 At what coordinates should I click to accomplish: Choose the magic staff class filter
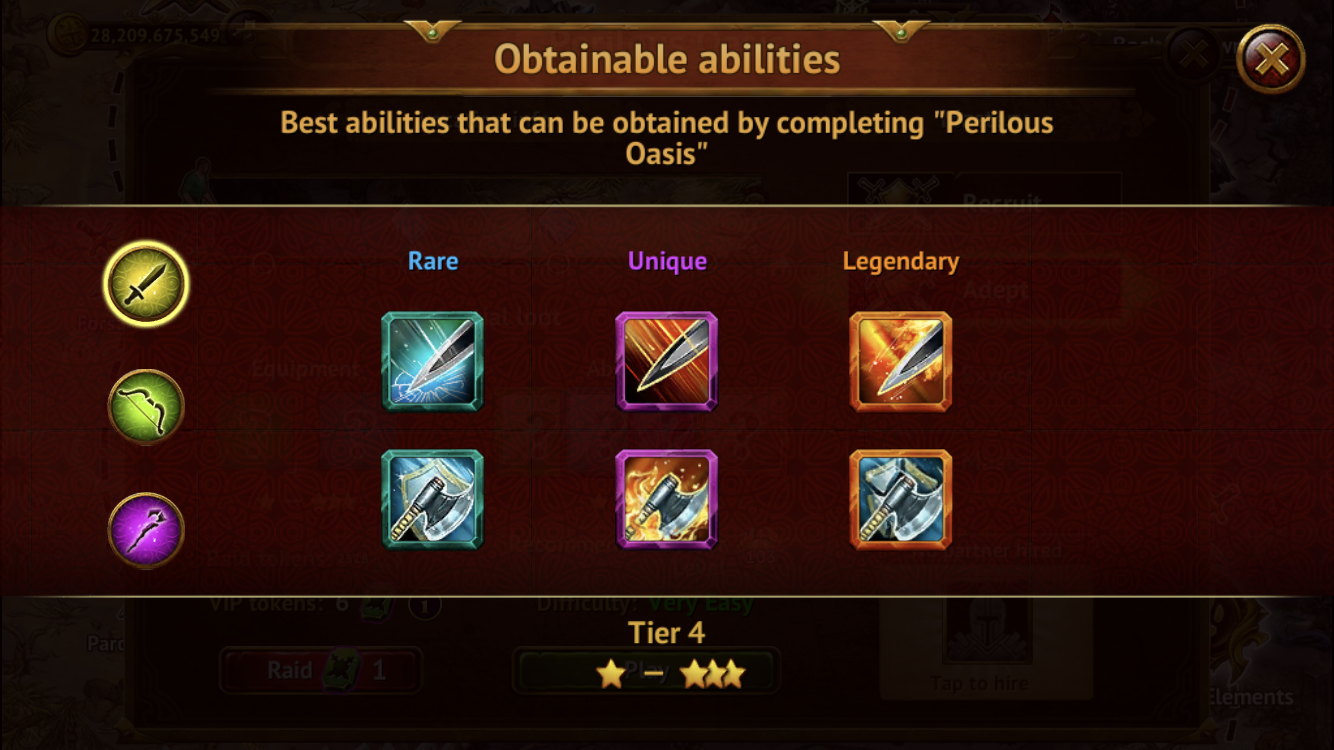point(146,530)
